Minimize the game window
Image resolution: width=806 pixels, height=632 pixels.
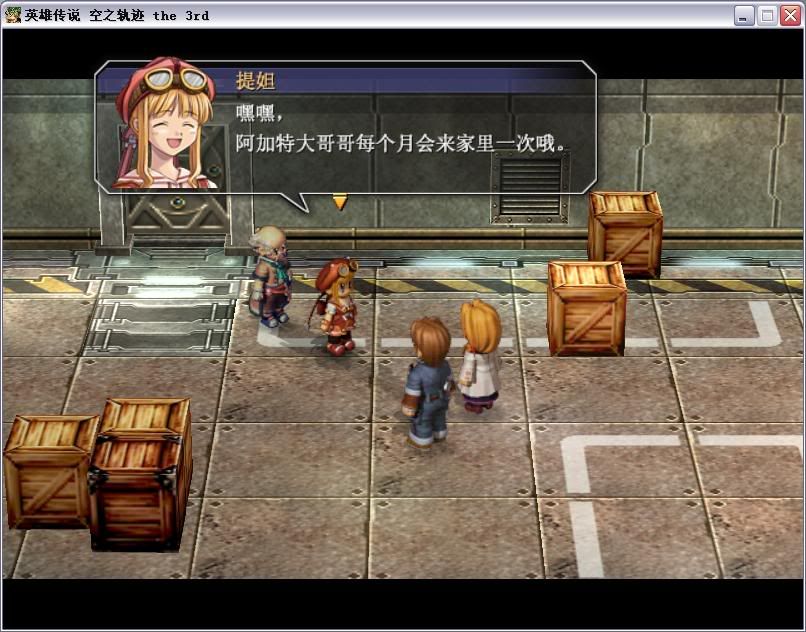click(744, 15)
